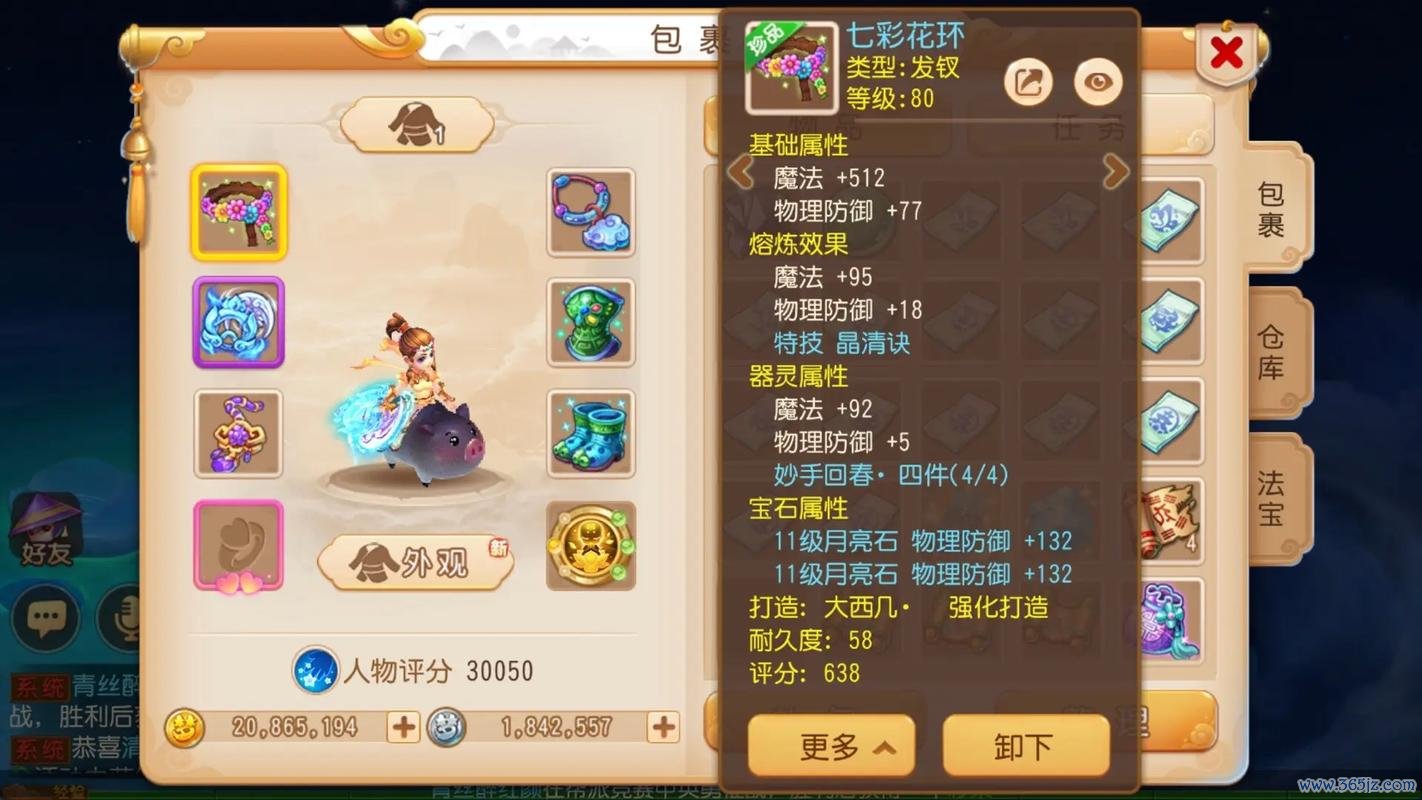Screen dimensions: 1422x800
Task: Click the green boots equipment slot
Action: tap(590, 433)
